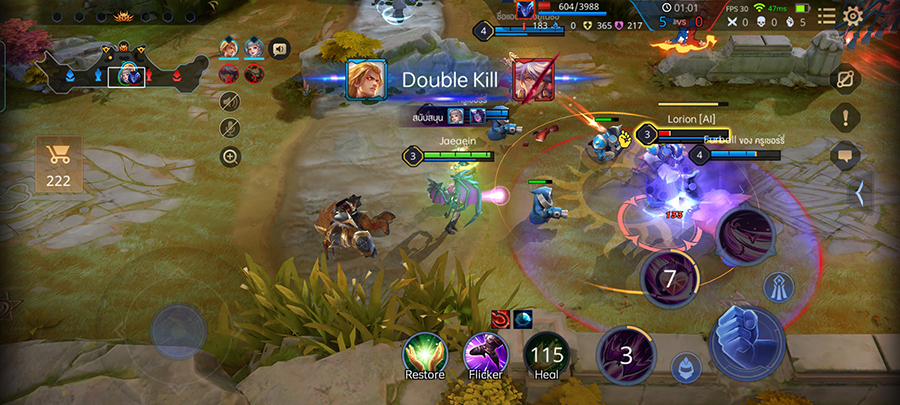Open the settings gear
Viewport: 900px width, 405px height.
click(x=852, y=16)
